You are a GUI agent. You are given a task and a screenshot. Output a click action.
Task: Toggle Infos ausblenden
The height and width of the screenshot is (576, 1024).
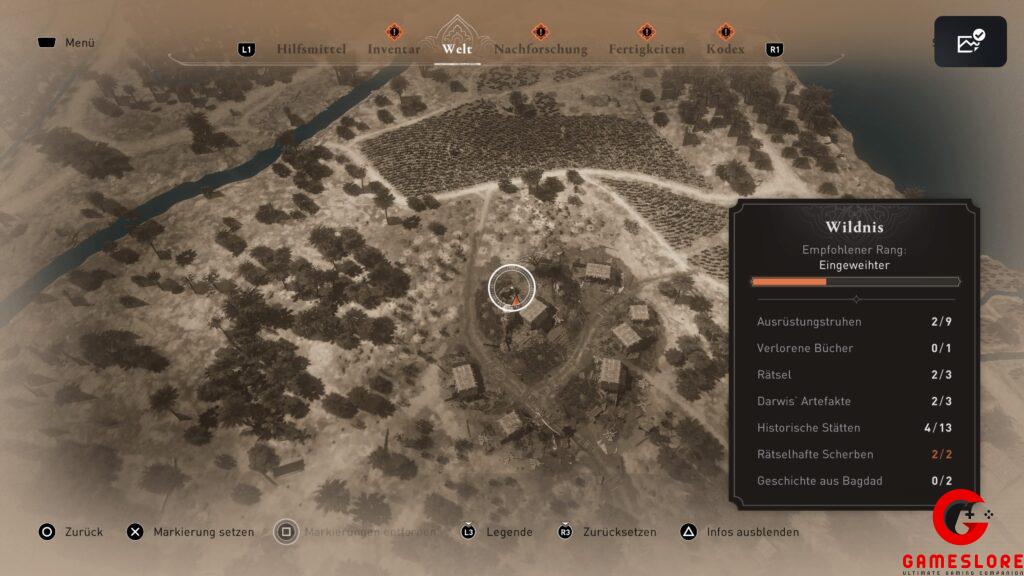click(x=752, y=532)
